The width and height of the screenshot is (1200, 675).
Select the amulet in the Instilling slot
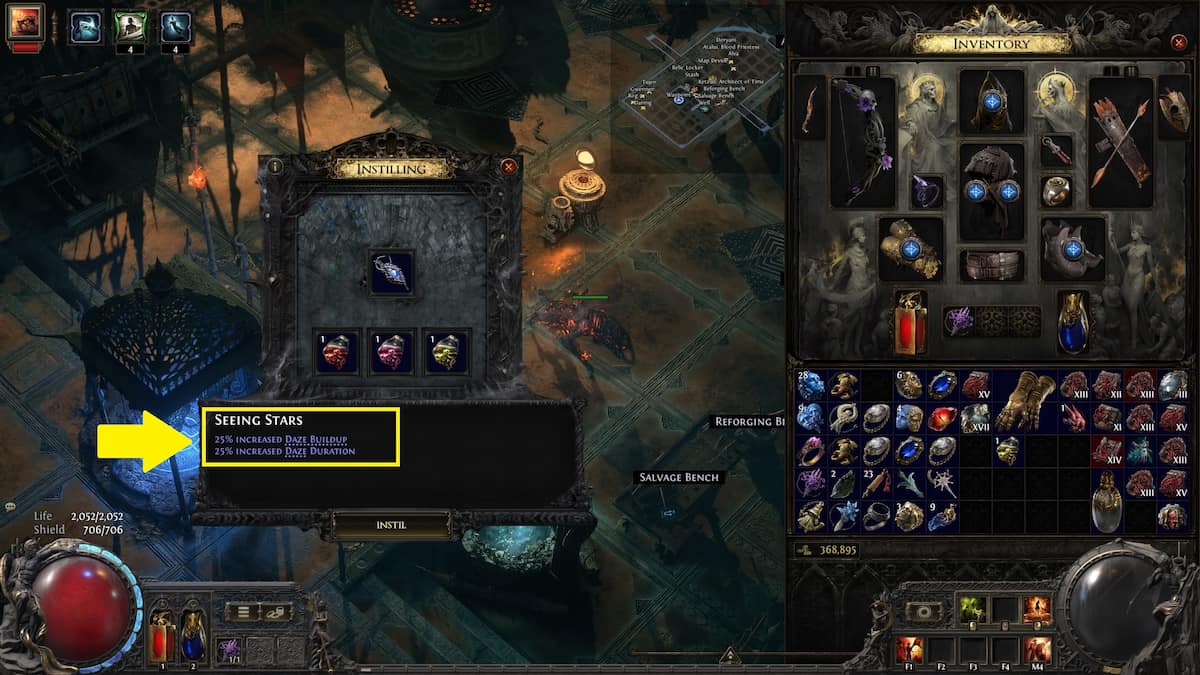click(391, 272)
